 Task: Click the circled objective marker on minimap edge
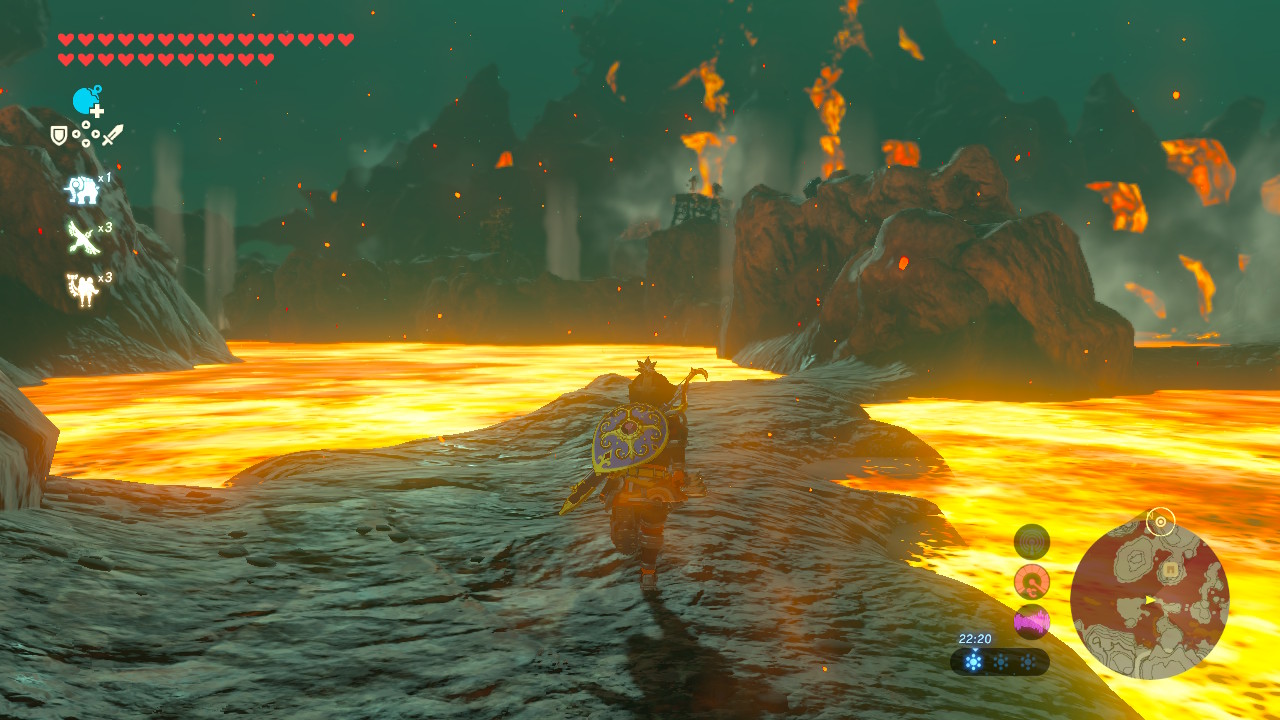[x=1160, y=521]
